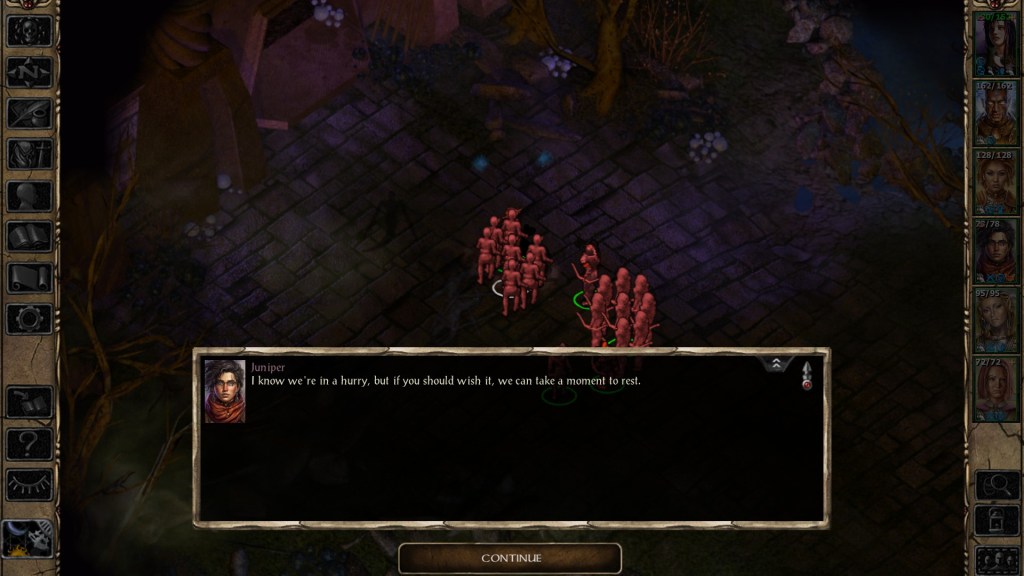Open game options with the gear icon
This screenshot has width=1024, height=576.
29,319
